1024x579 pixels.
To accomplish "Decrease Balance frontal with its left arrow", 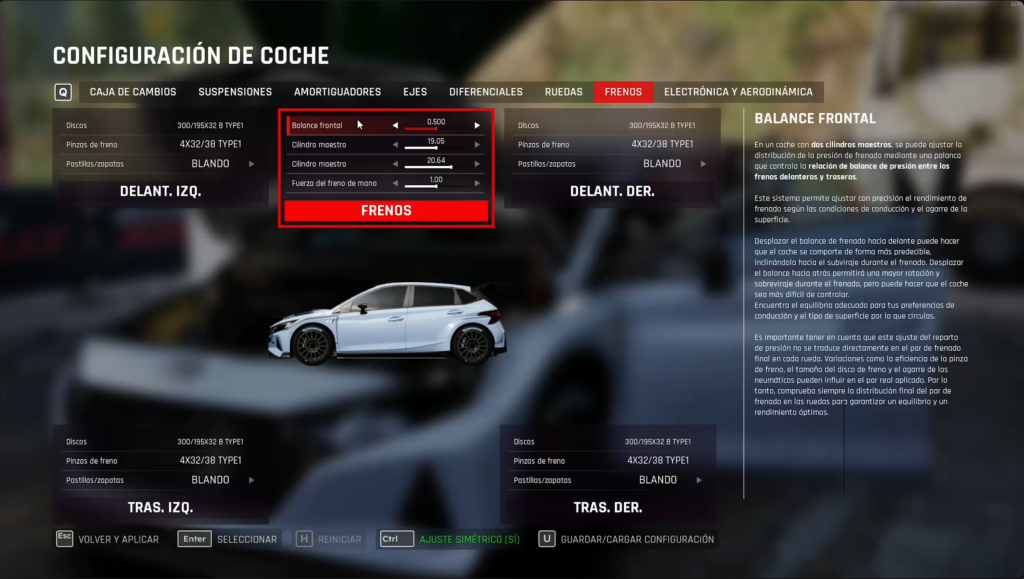I will point(395,126).
